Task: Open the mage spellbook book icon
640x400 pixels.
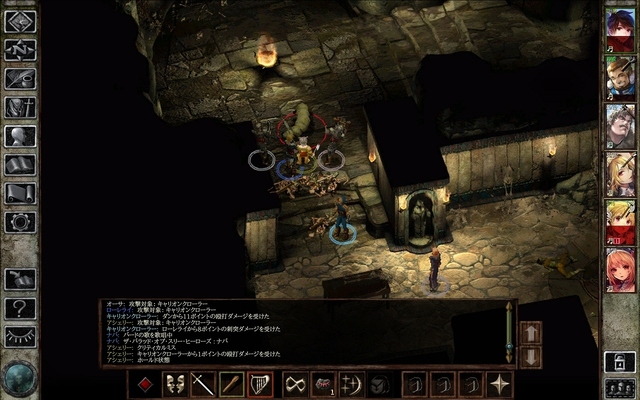Action: click(20, 165)
